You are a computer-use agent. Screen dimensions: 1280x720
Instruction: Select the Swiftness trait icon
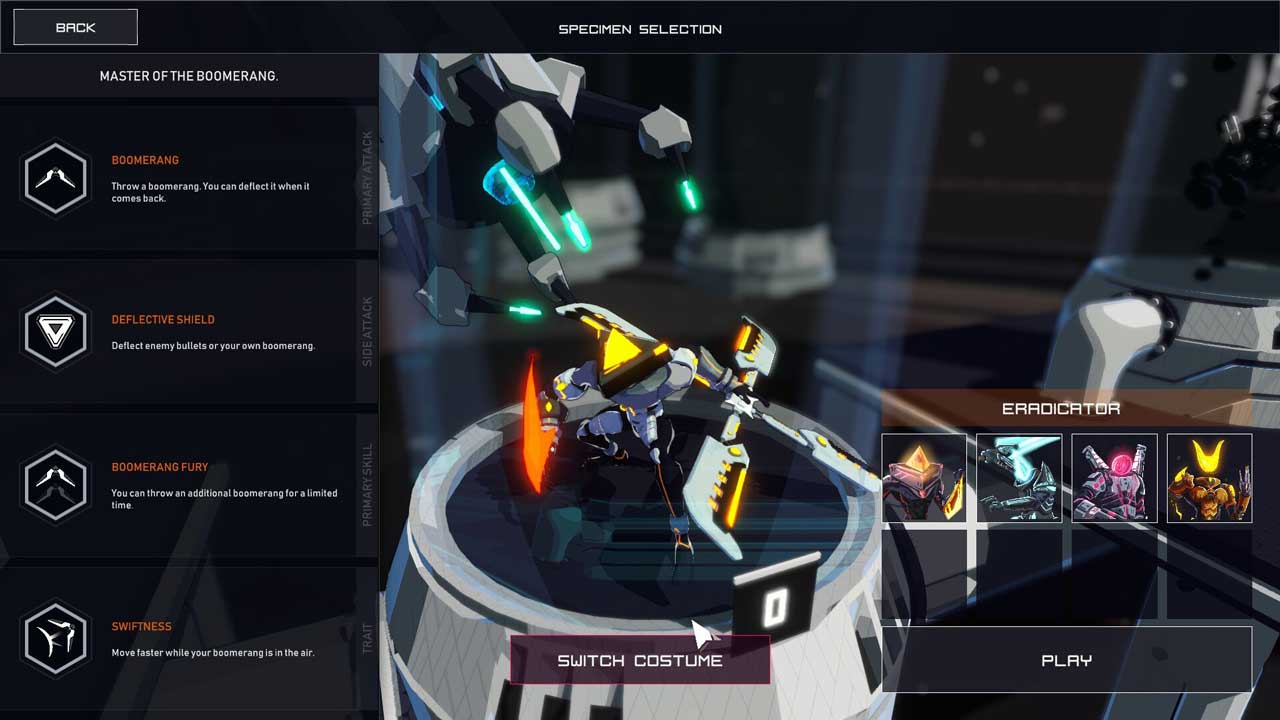click(56, 638)
